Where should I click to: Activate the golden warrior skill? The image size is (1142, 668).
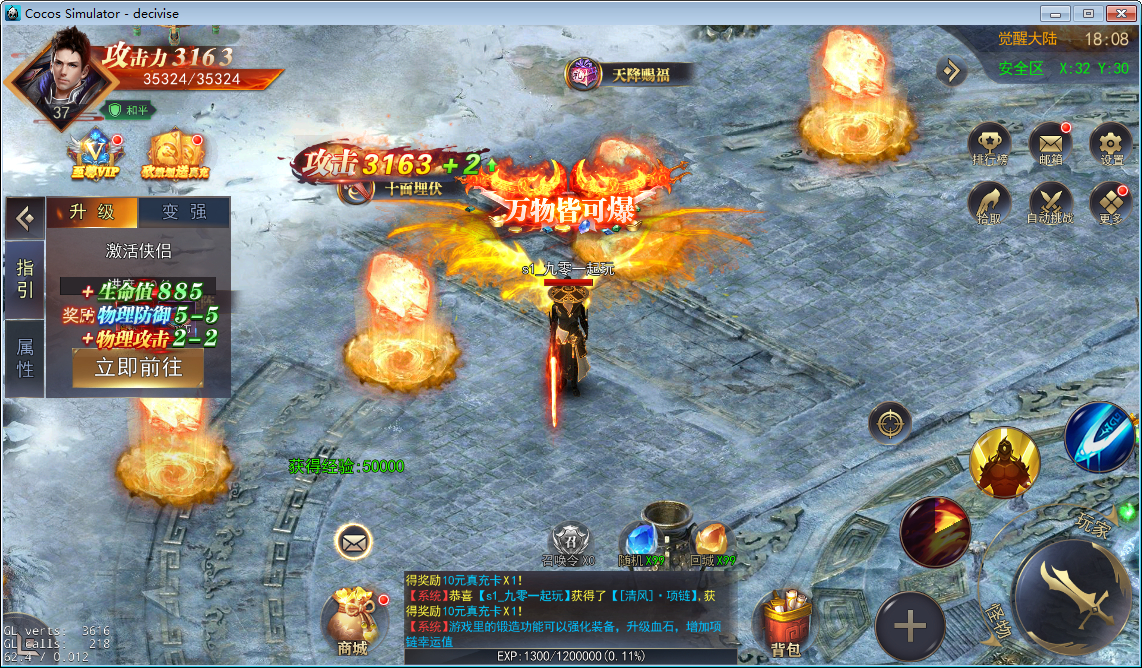click(1003, 462)
